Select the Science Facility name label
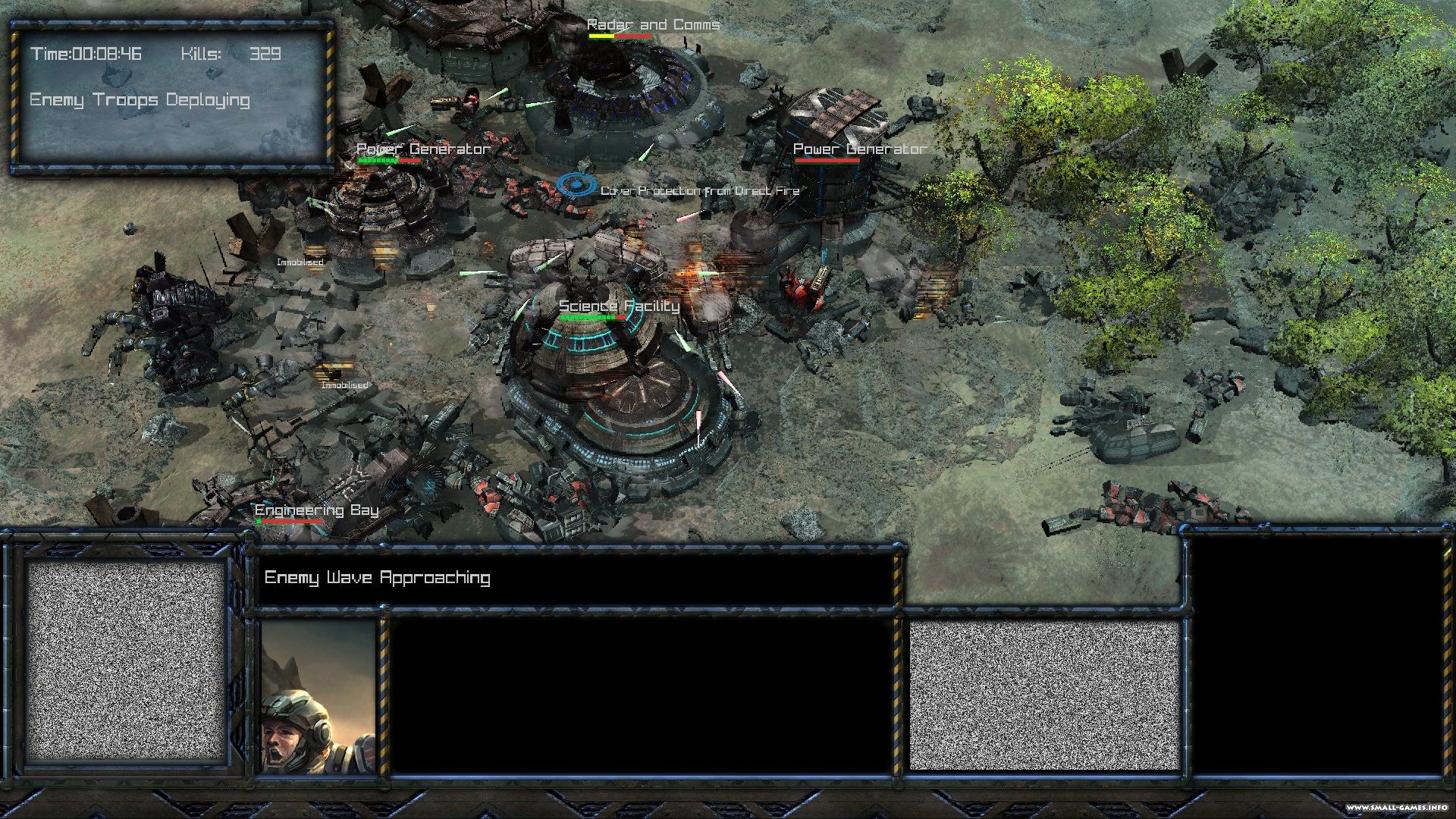The image size is (1456, 819). pyautogui.click(x=619, y=306)
